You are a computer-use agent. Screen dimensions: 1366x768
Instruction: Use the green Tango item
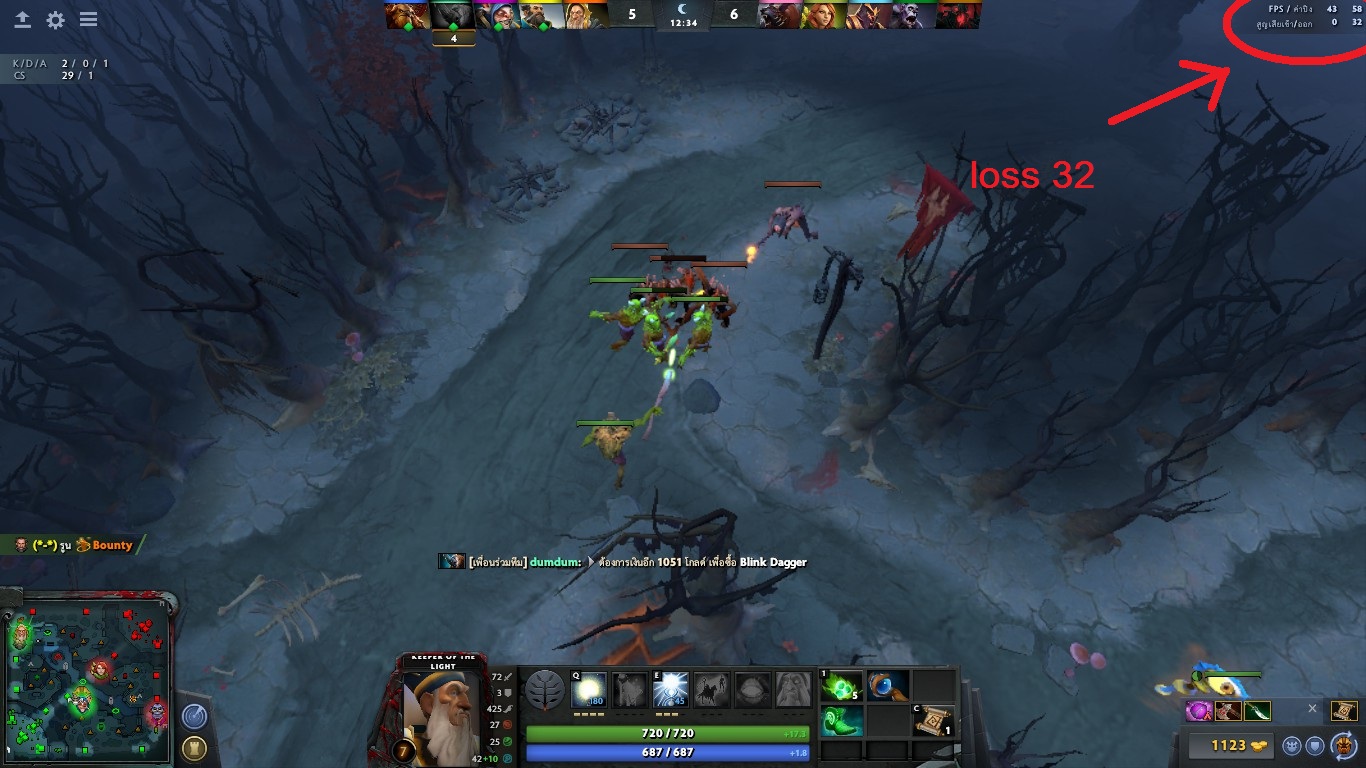(x=842, y=687)
